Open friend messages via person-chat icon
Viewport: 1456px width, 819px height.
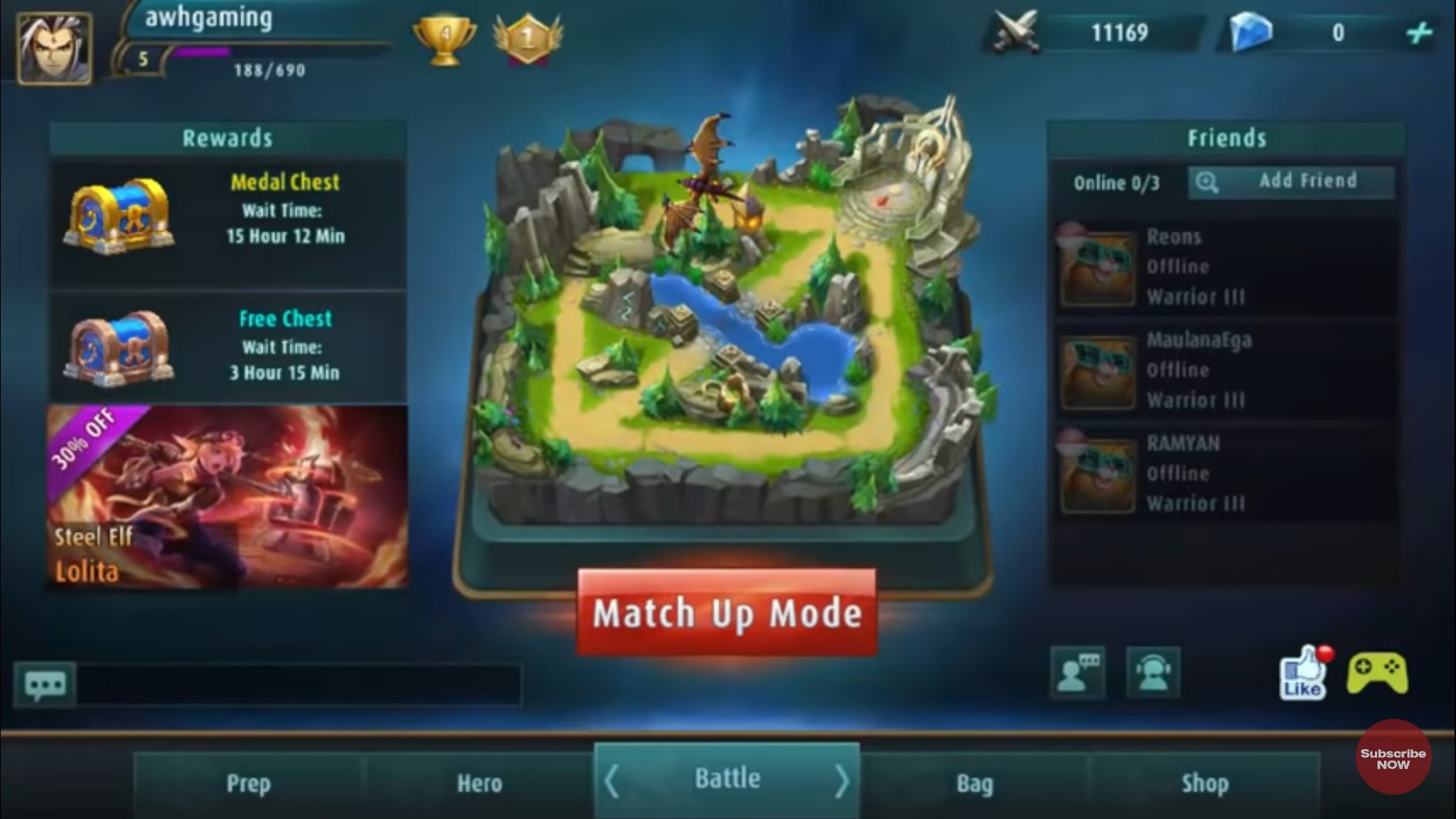coord(1078,673)
